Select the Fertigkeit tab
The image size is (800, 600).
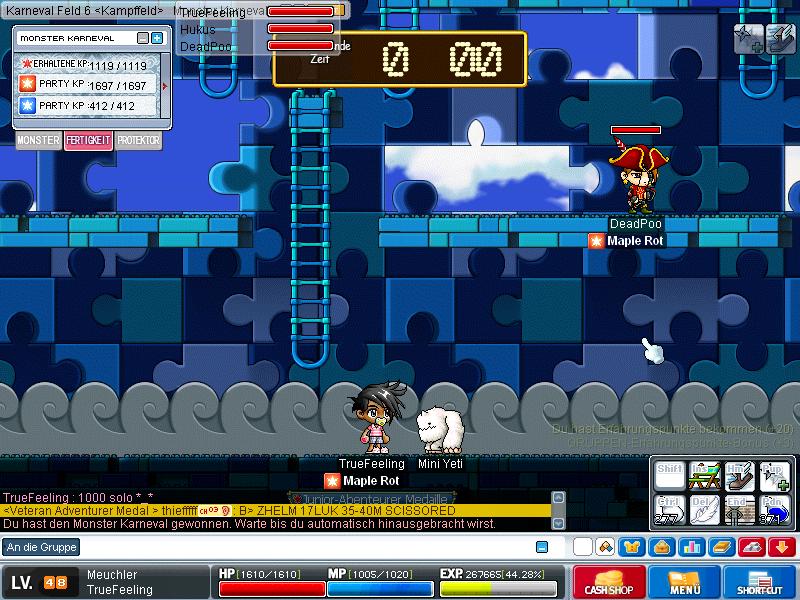click(x=88, y=141)
